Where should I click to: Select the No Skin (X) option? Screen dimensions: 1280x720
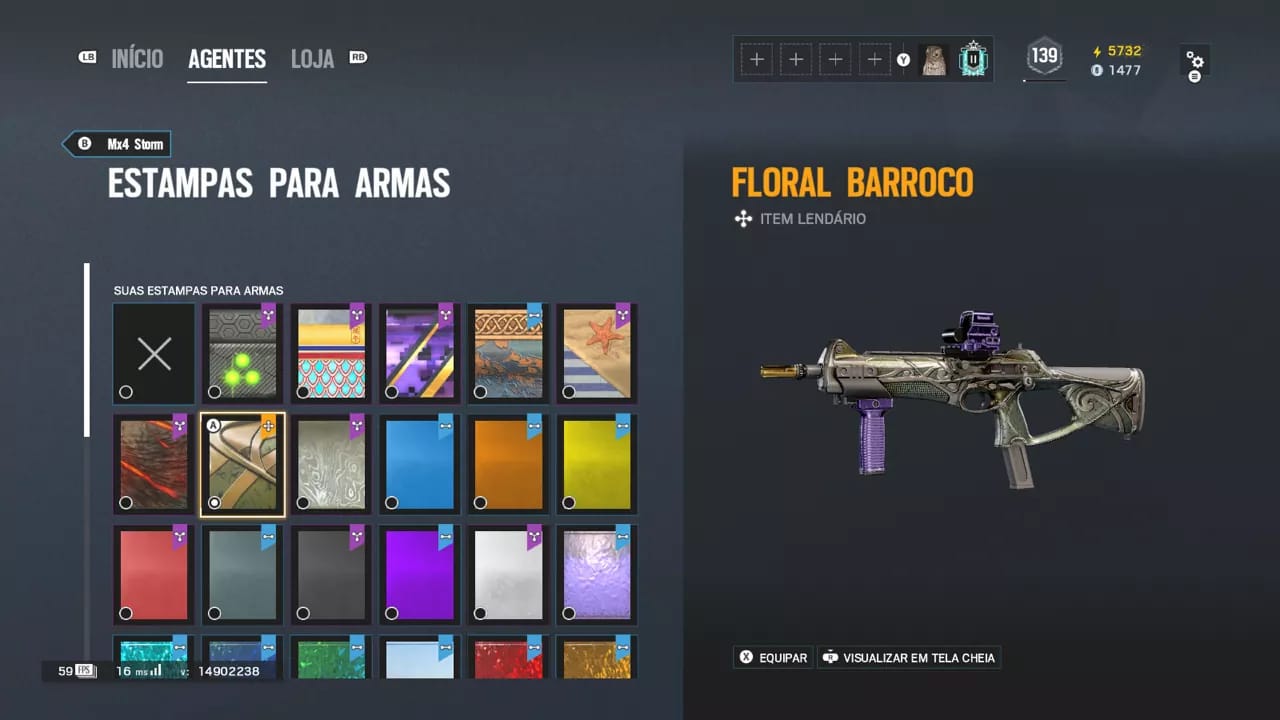[x=153, y=353]
